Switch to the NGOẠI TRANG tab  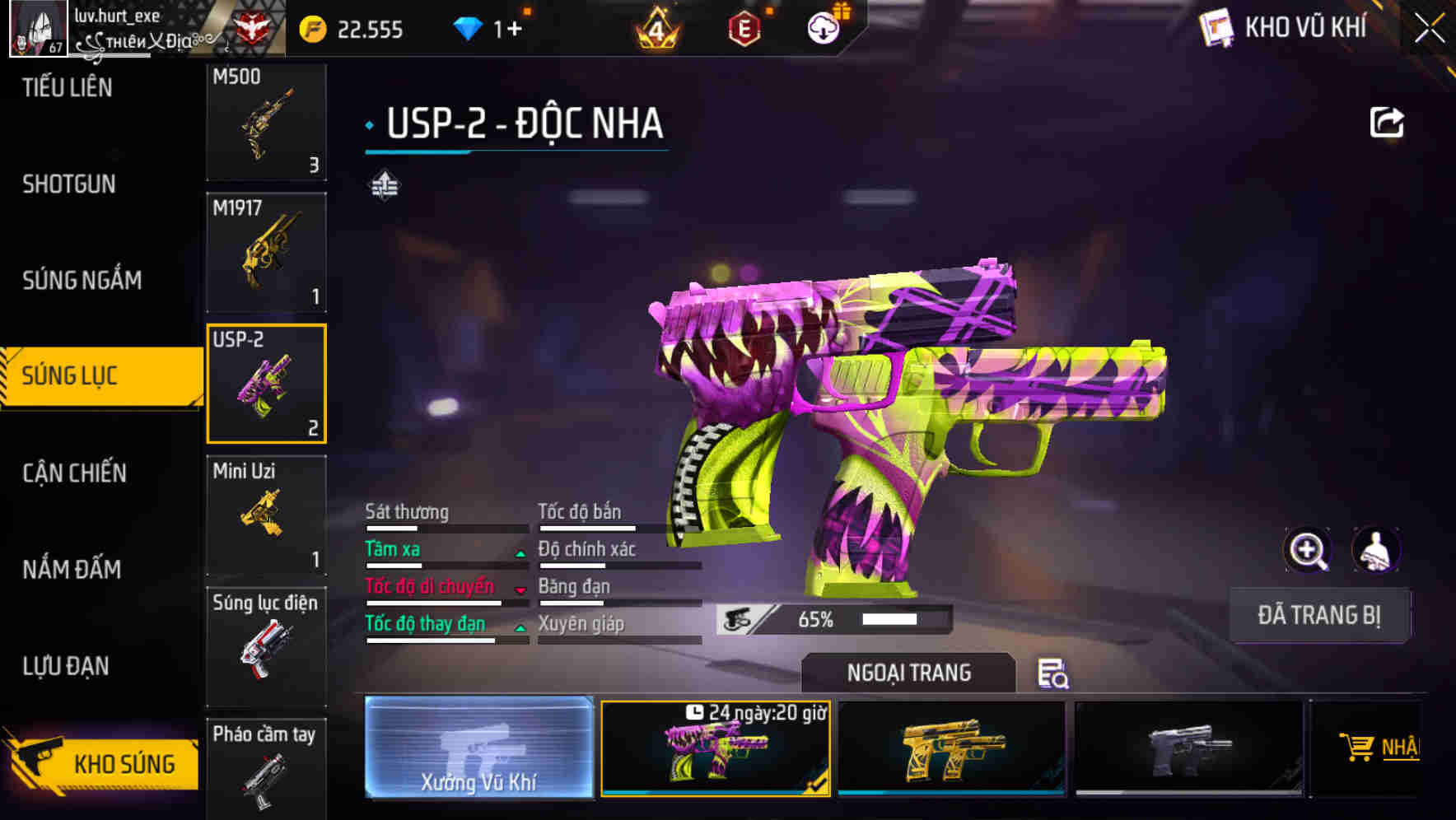[x=908, y=672]
